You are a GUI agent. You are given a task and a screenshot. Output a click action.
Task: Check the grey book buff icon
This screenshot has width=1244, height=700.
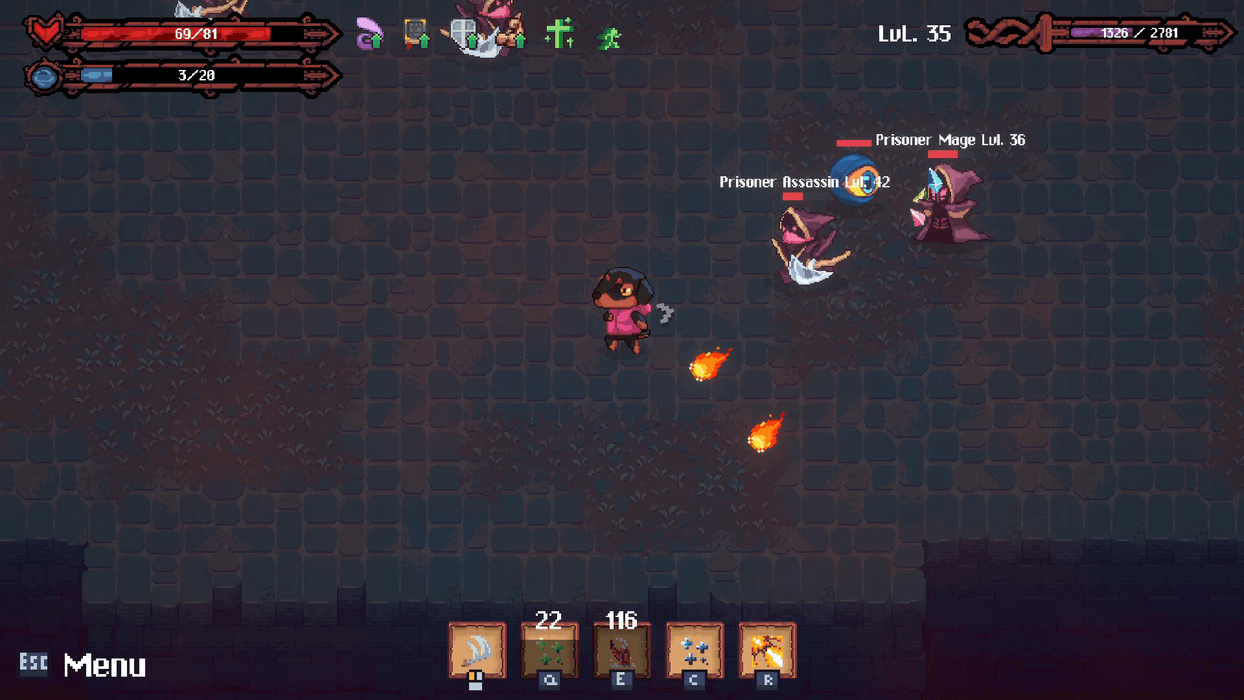[416, 35]
